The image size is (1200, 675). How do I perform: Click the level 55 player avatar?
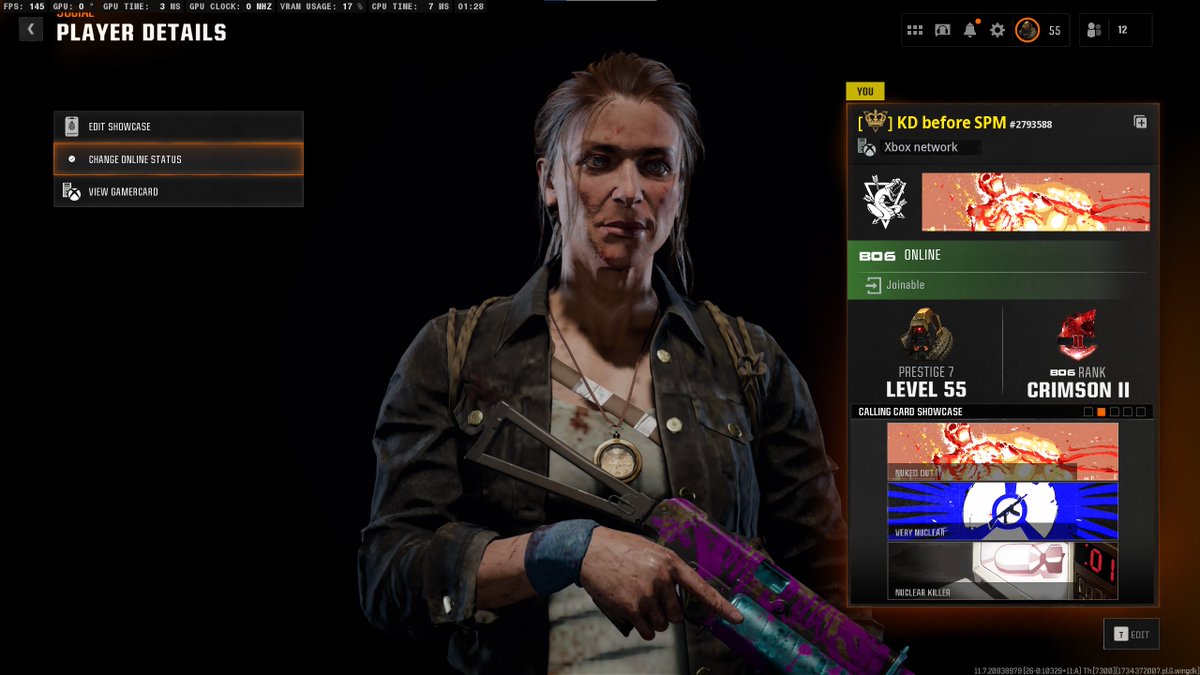pos(1027,30)
